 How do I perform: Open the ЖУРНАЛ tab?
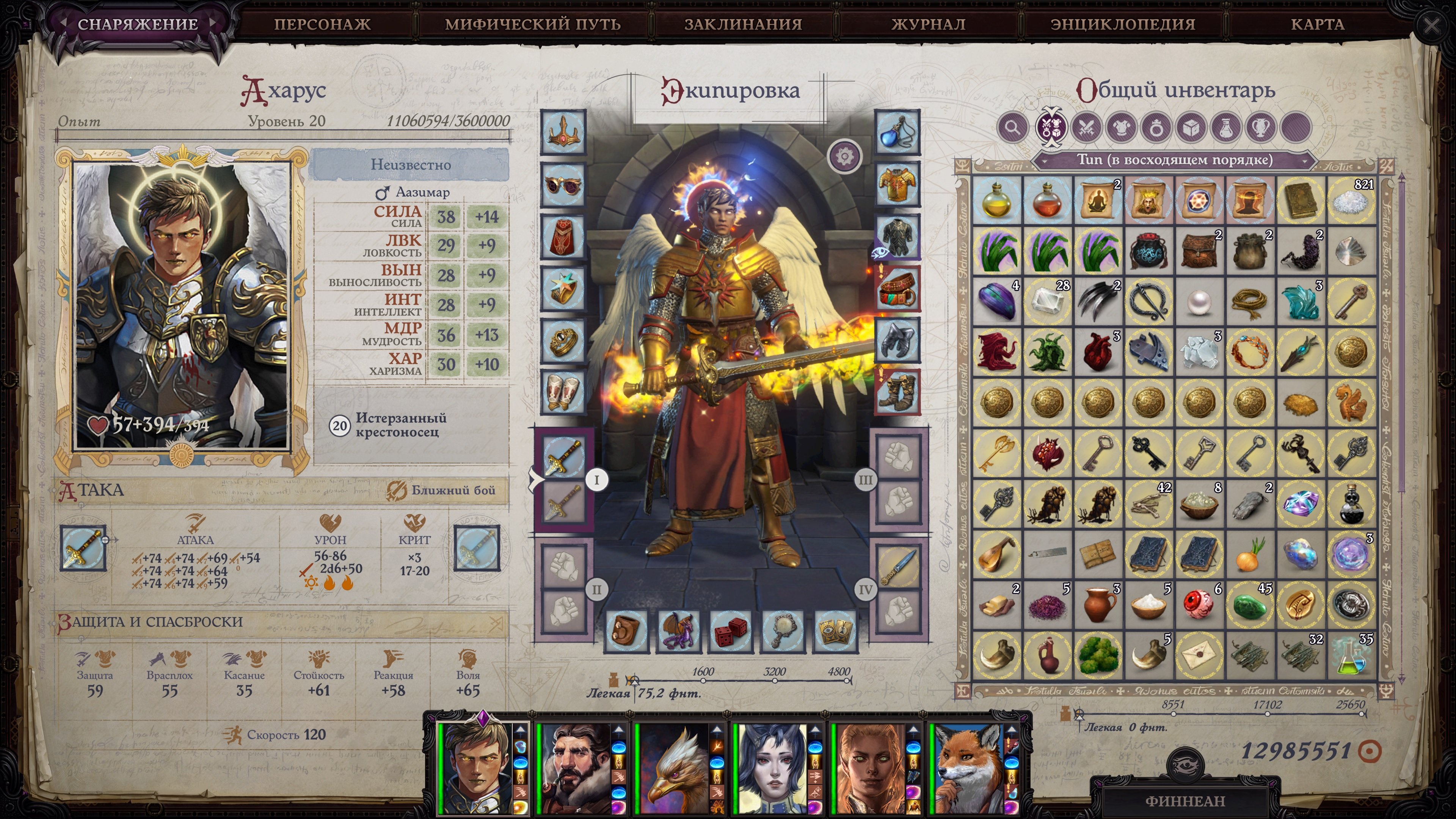coord(928,24)
